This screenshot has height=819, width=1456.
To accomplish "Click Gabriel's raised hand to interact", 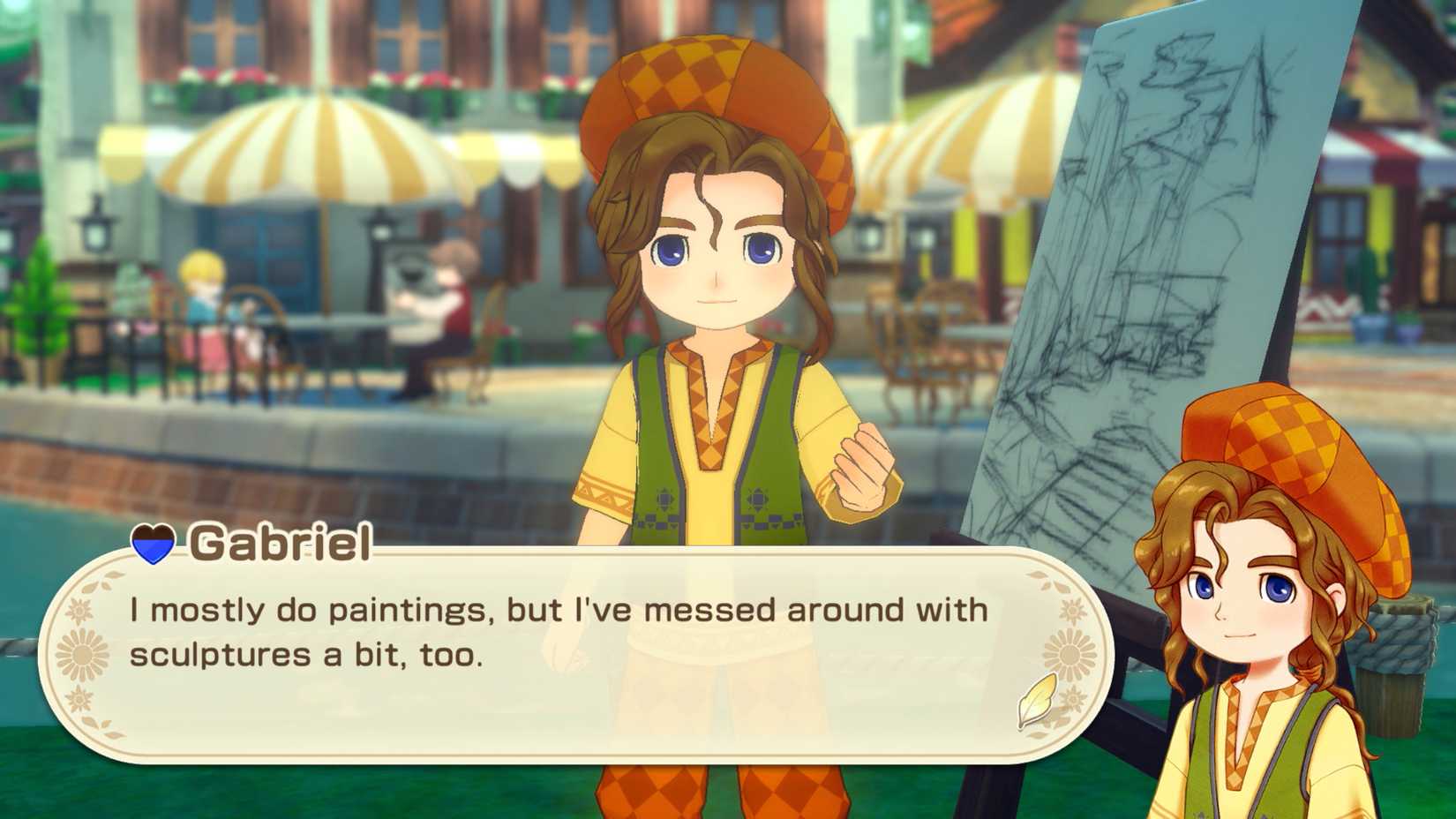I will coord(859,468).
